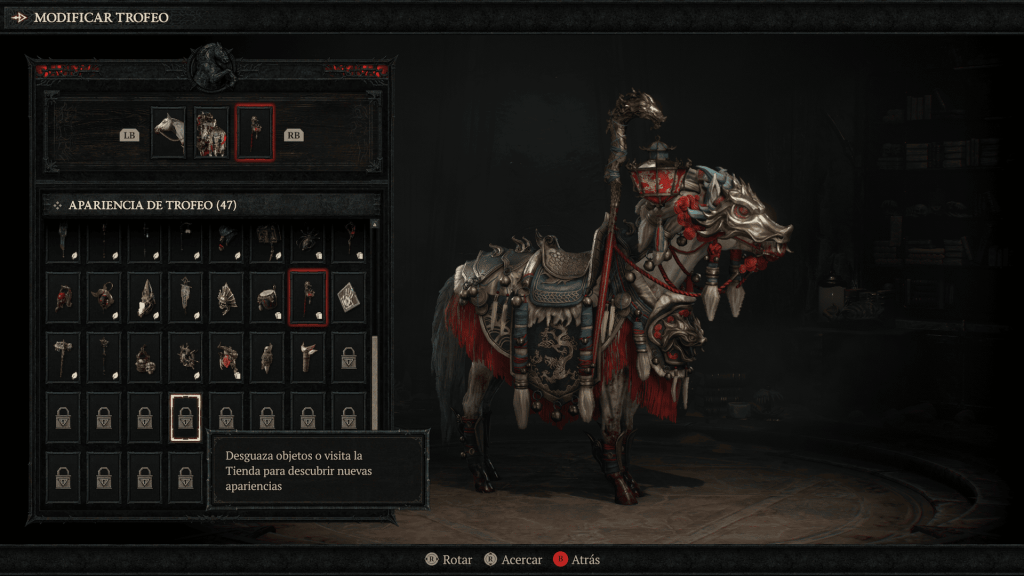
Task: Open the horse armor category tab
Action: (211, 133)
